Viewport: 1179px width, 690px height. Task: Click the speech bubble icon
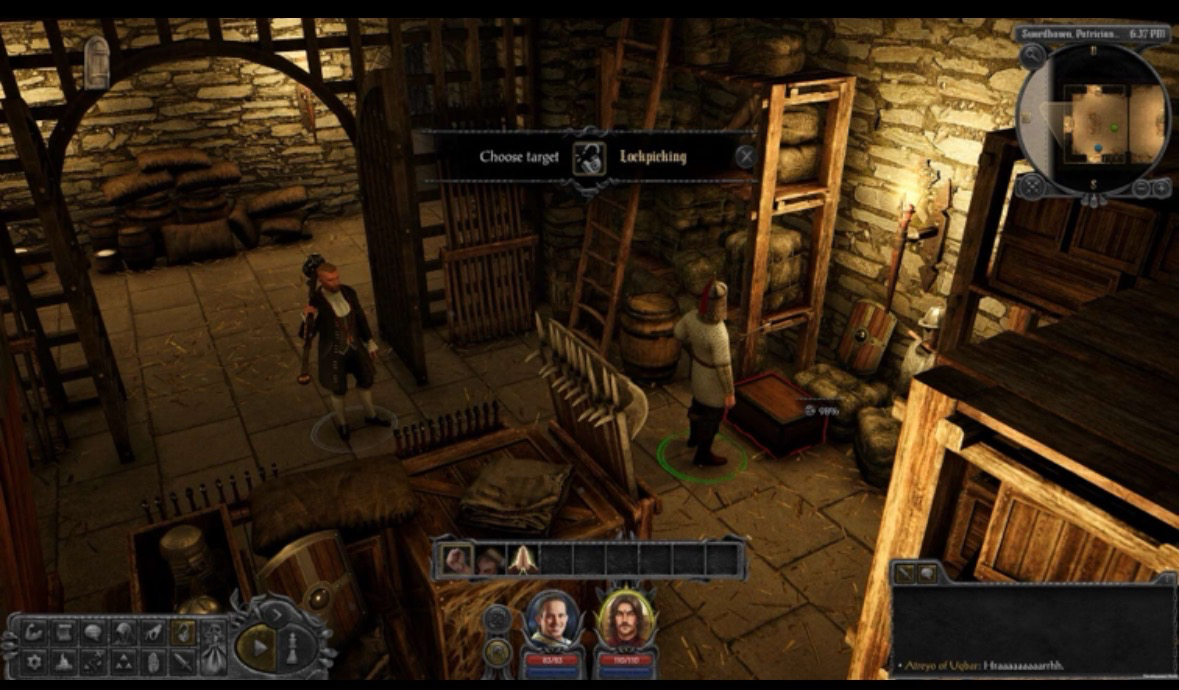94,632
